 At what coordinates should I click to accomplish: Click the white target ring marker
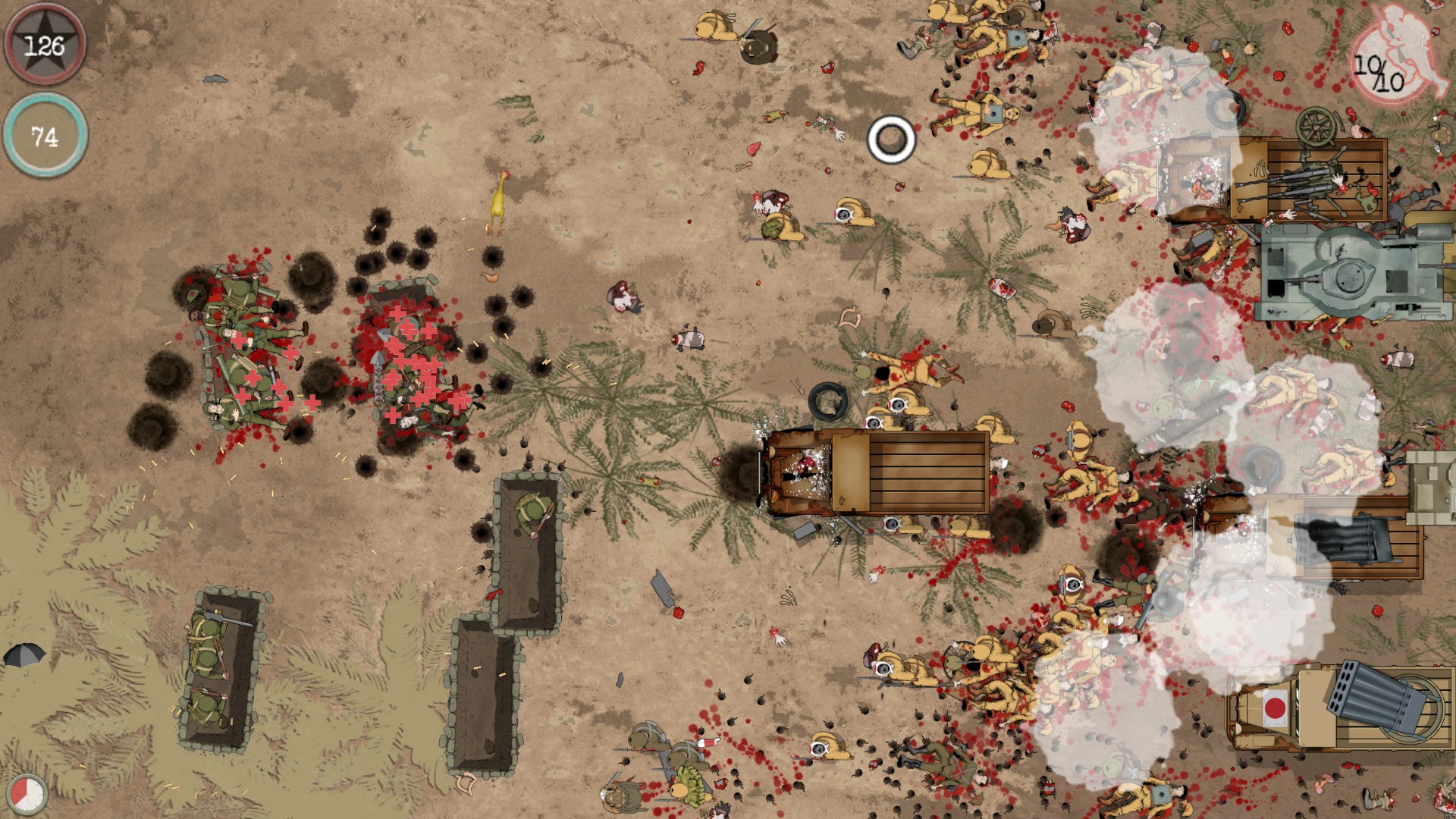point(893,138)
